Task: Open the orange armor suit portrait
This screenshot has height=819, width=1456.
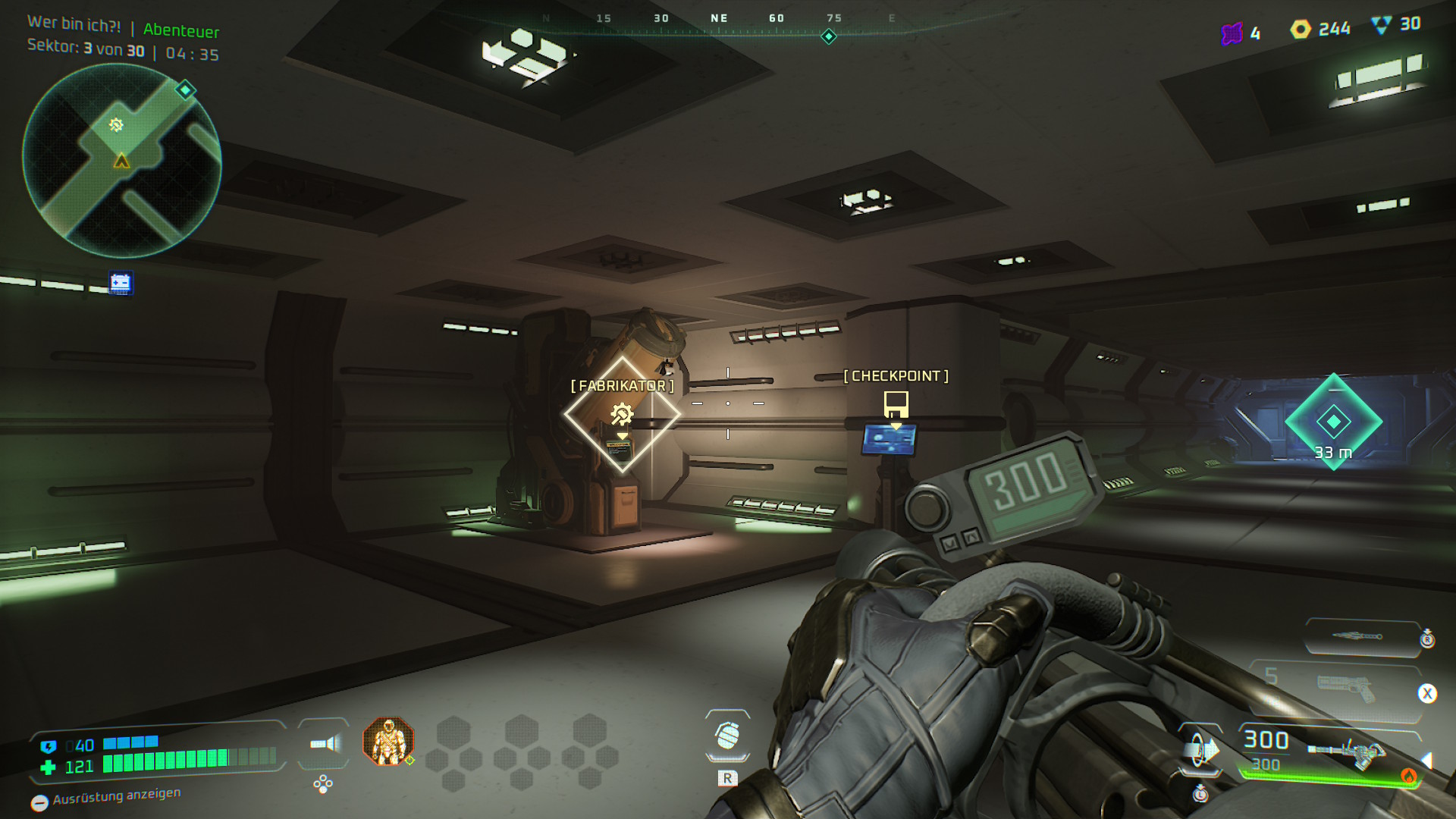Action: (x=388, y=741)
